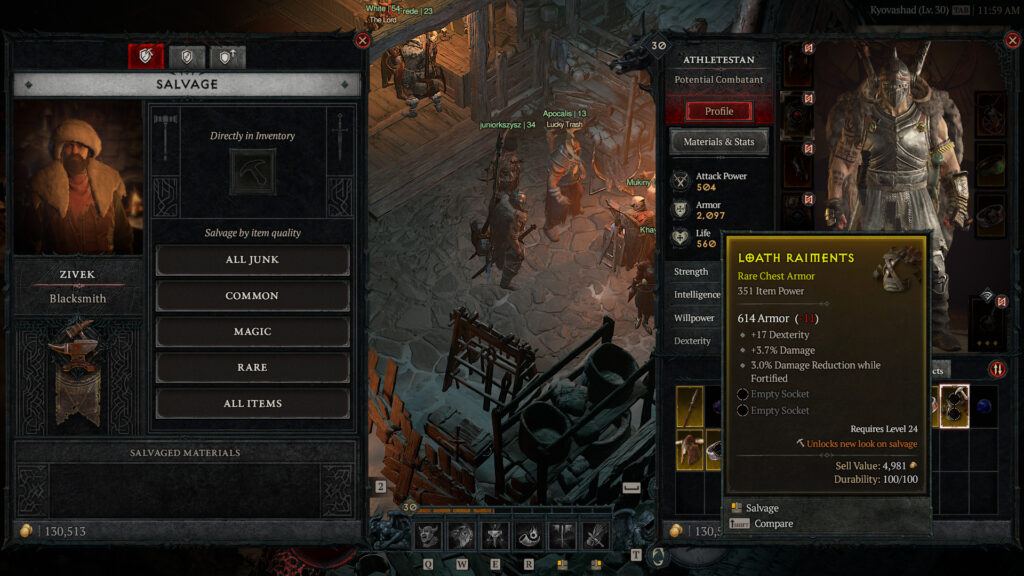Switch to the shield-with-arrow upgrade tab
The width and height of the screenshot is (1024, 576).
227,57
